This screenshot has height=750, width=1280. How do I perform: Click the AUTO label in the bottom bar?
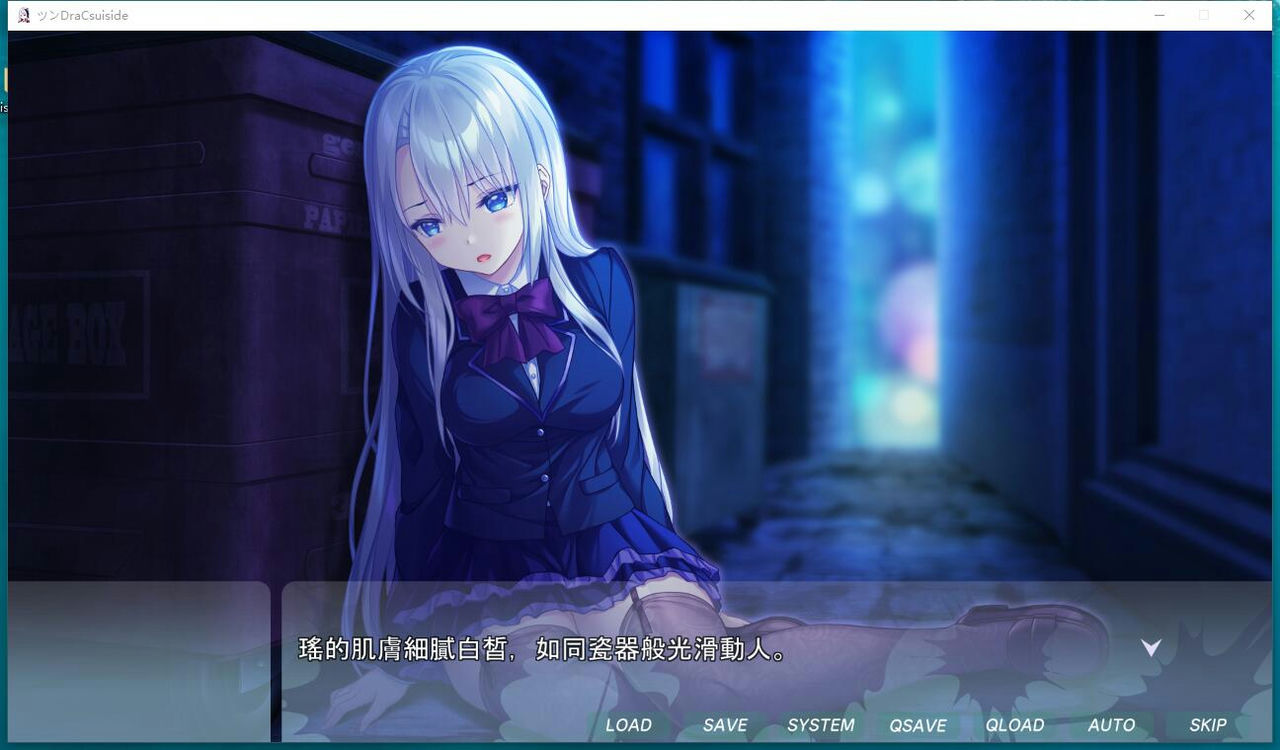coord(1111,725)
